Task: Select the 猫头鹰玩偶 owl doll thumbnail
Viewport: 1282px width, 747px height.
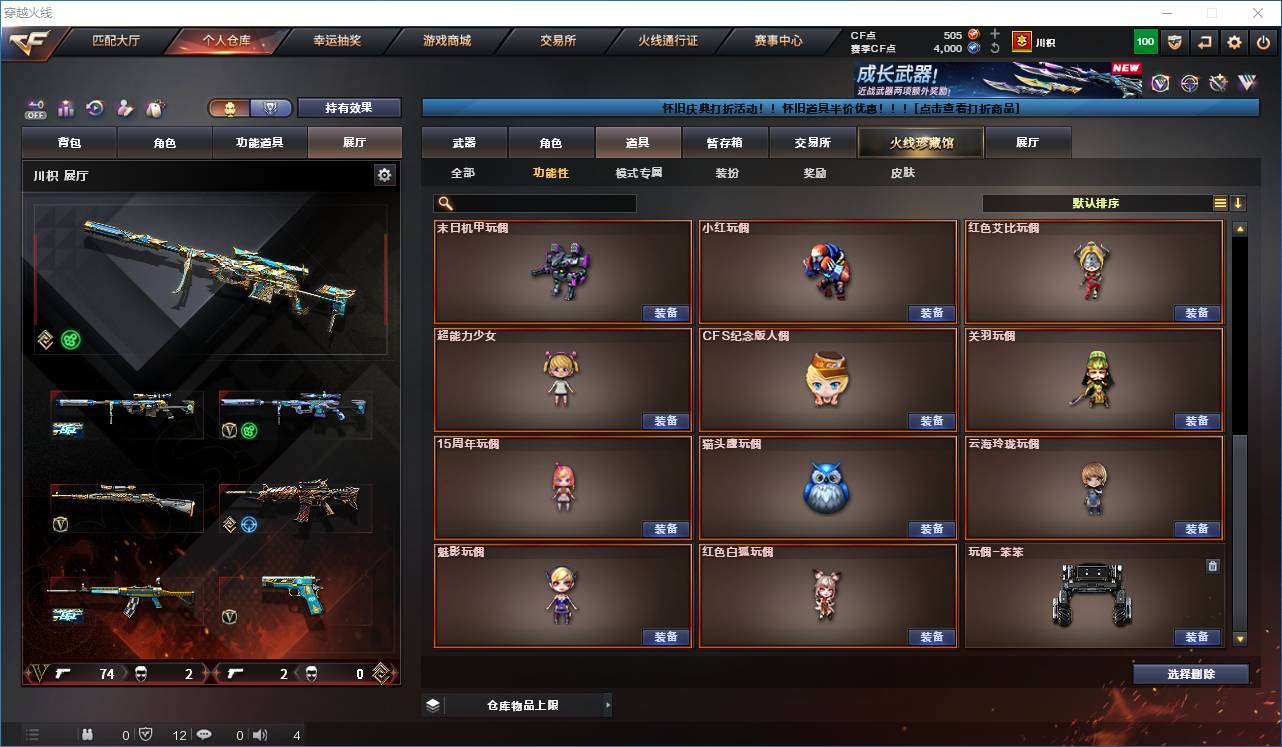Action: pos(827,488)
